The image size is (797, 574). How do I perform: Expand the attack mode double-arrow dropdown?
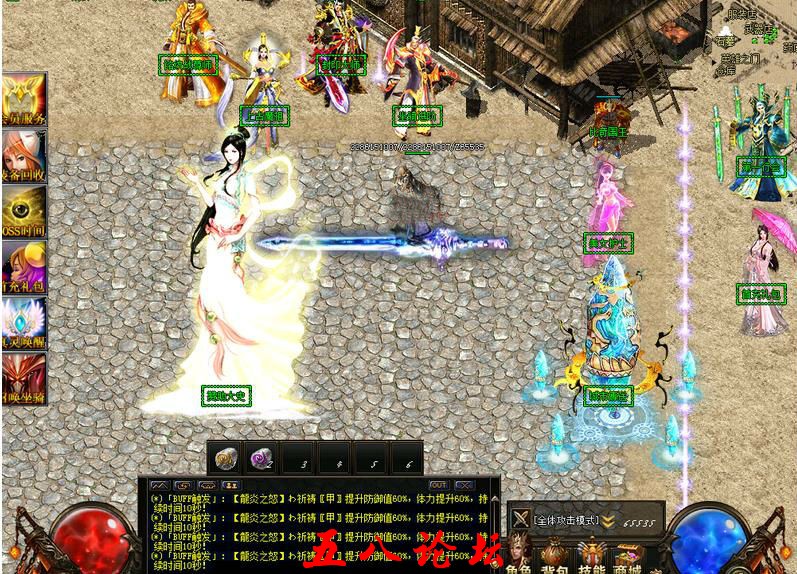click(607, 520)
